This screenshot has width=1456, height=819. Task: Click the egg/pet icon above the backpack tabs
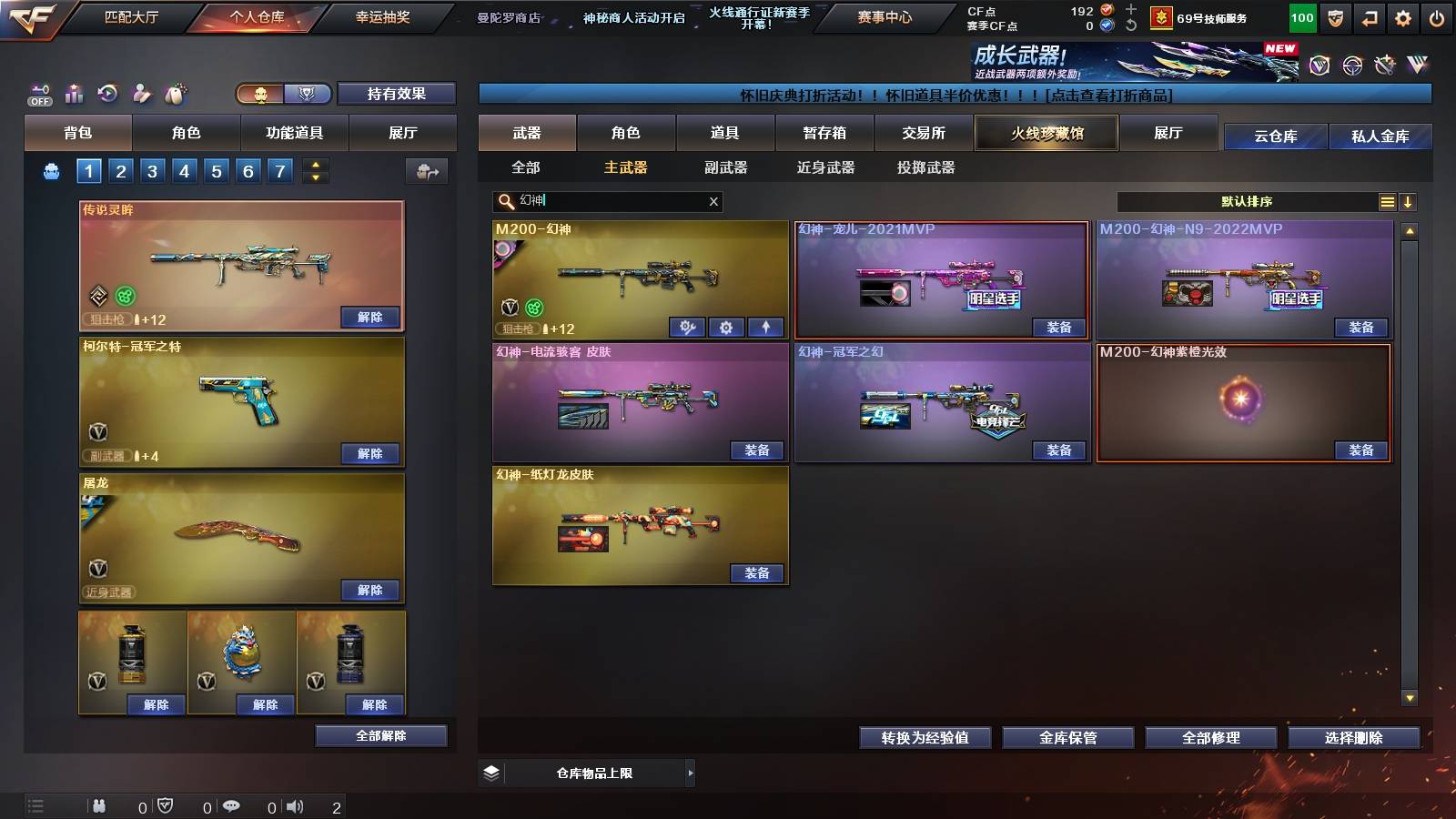tap(173, 92)
